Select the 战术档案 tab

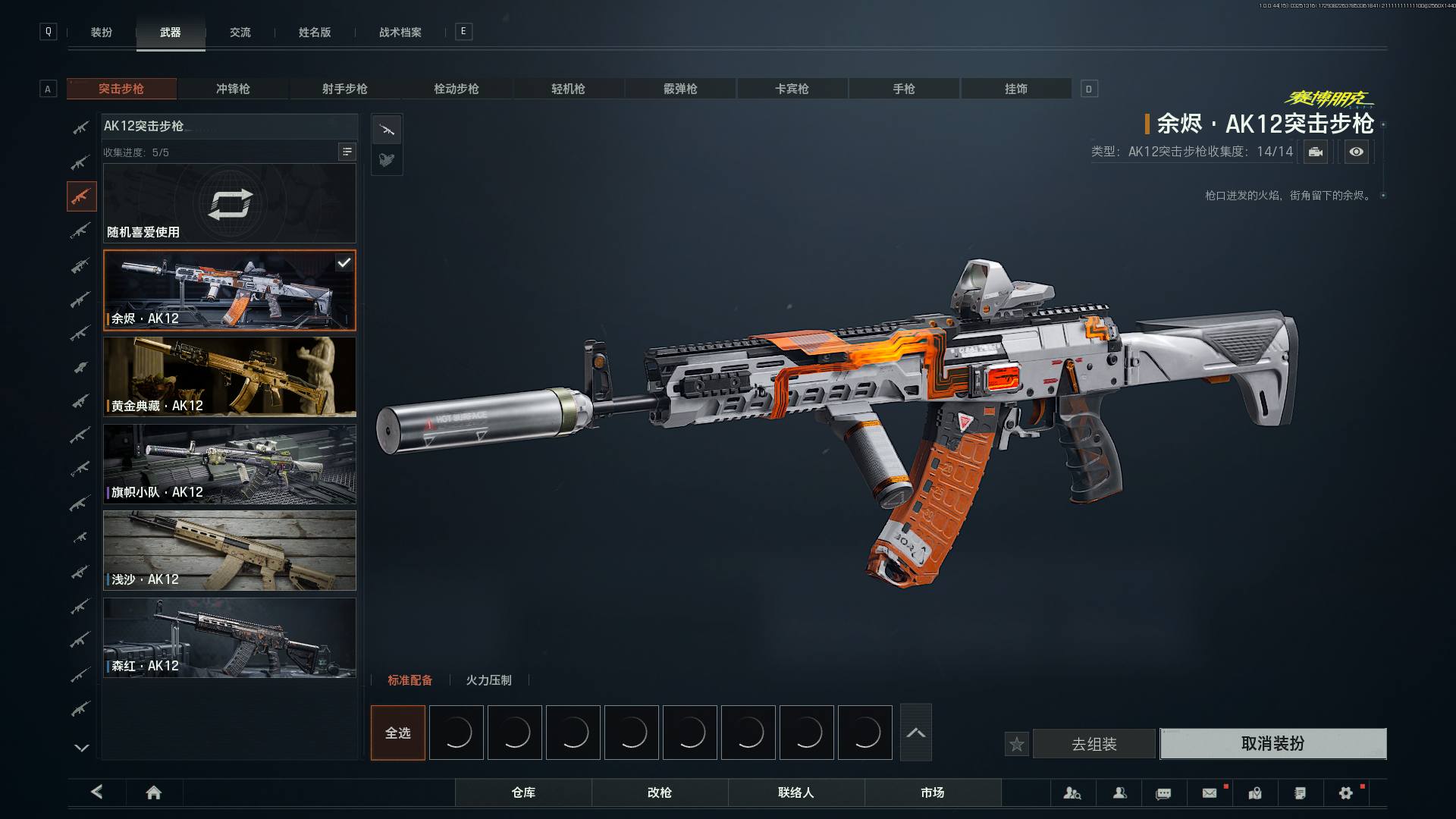tap(400, 32)
